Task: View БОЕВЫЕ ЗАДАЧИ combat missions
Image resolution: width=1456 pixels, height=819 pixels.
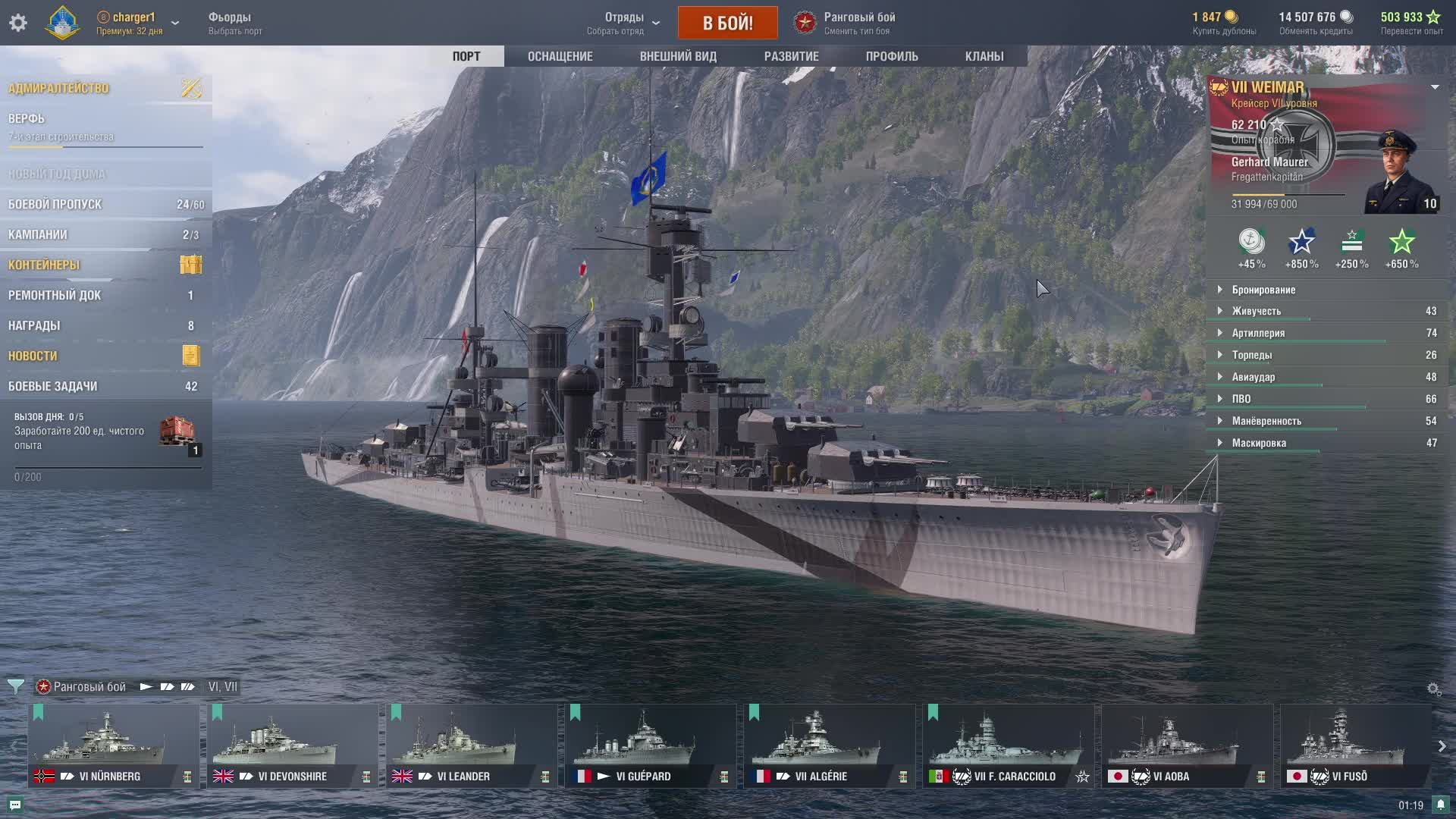Action: 53,387
